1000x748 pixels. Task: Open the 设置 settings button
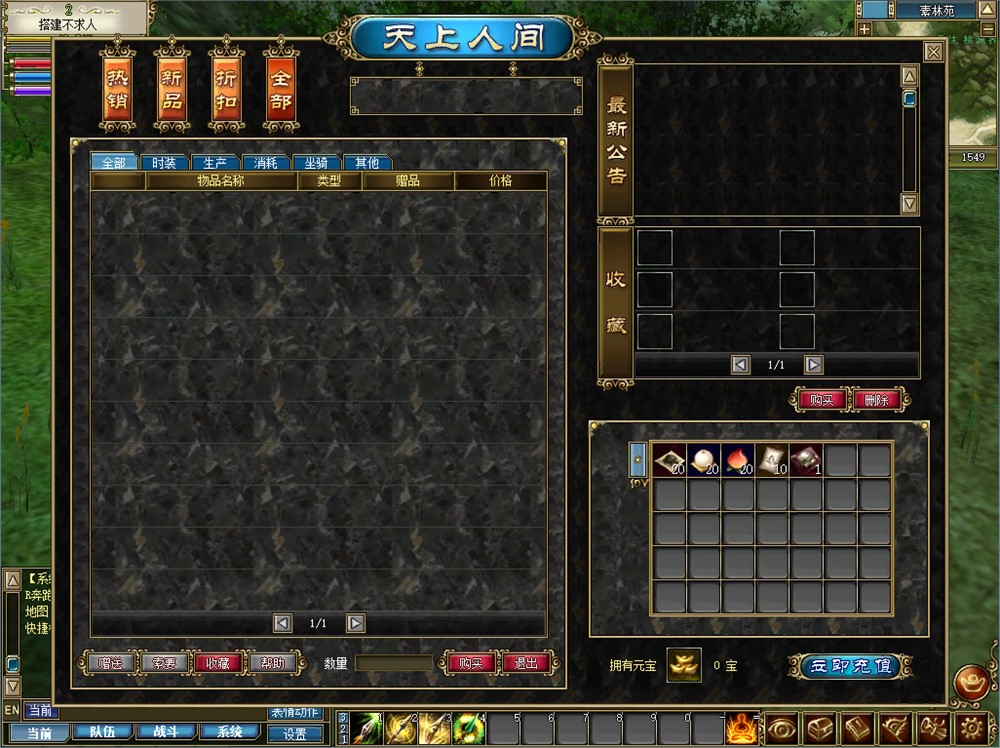295,733
